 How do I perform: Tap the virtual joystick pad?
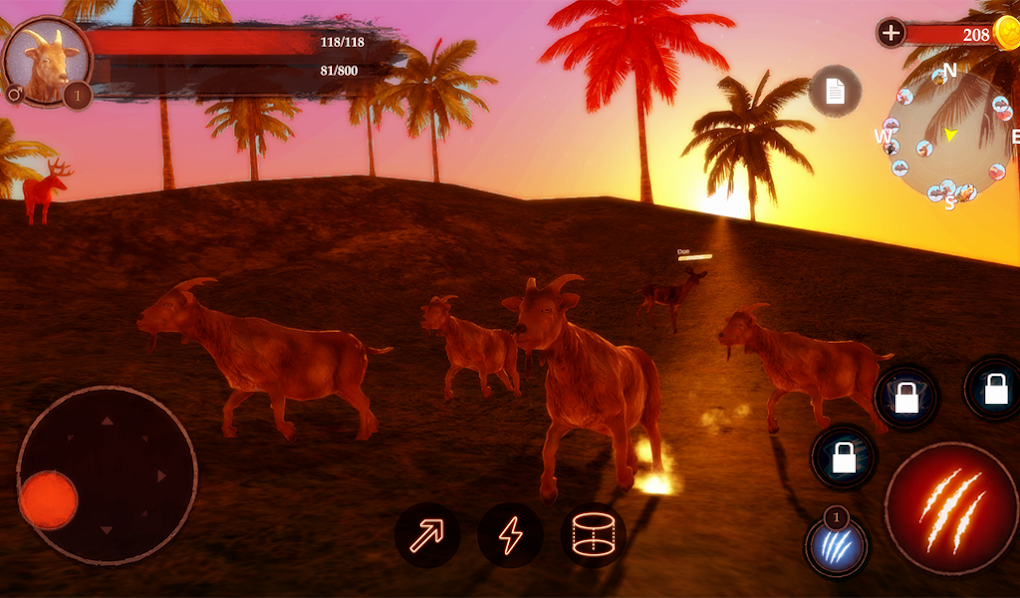click(x=106, y=474)
